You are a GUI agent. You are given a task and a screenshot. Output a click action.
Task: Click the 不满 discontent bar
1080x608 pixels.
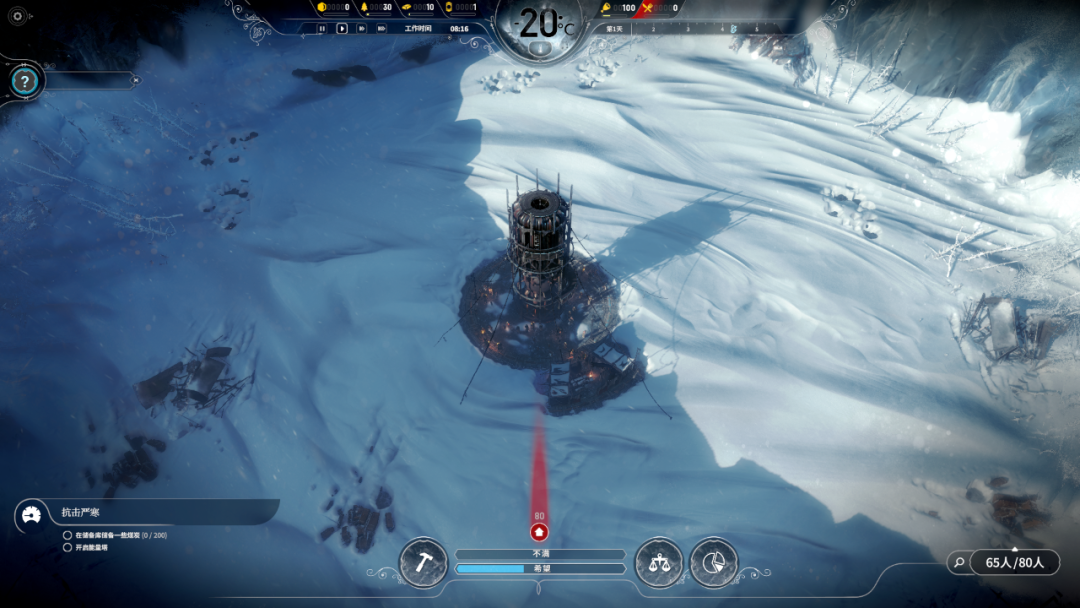540,554
